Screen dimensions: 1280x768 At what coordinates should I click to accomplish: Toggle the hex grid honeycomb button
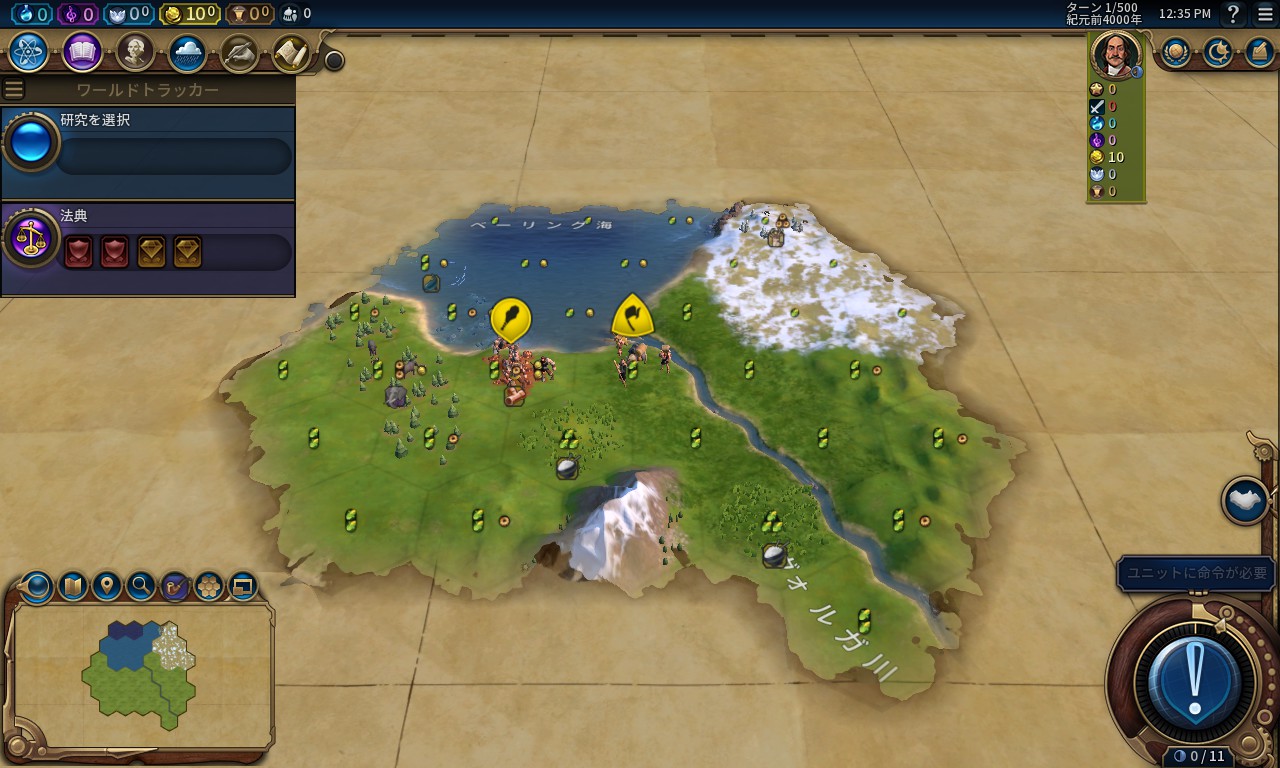pos(209,586)
